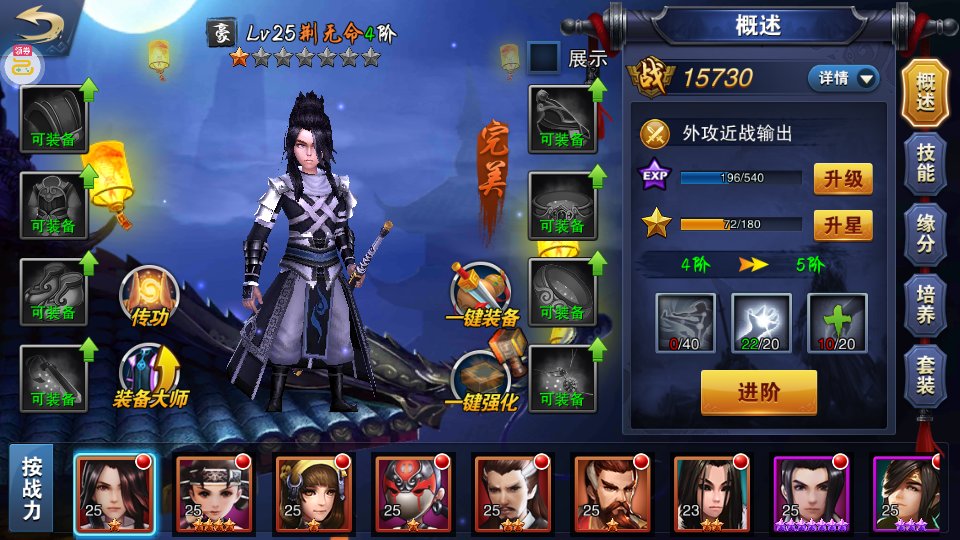Select the green cross material icon
Screen dimensions: 960x540
[x=837, y=323]
